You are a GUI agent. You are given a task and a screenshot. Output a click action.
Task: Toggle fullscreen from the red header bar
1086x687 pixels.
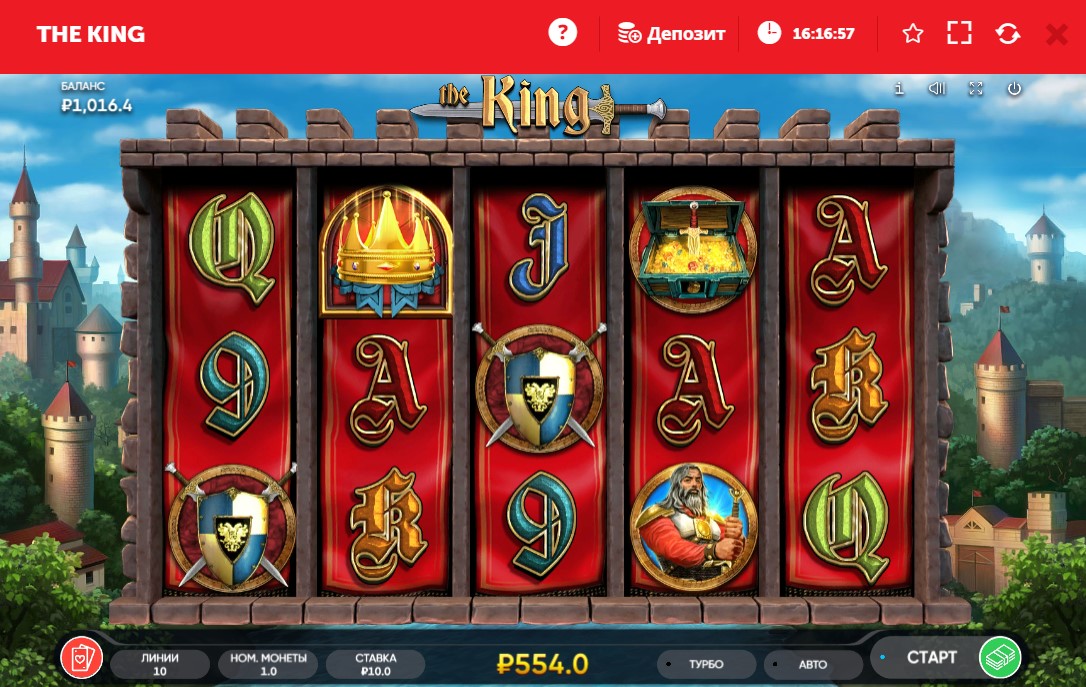(959, 33)
